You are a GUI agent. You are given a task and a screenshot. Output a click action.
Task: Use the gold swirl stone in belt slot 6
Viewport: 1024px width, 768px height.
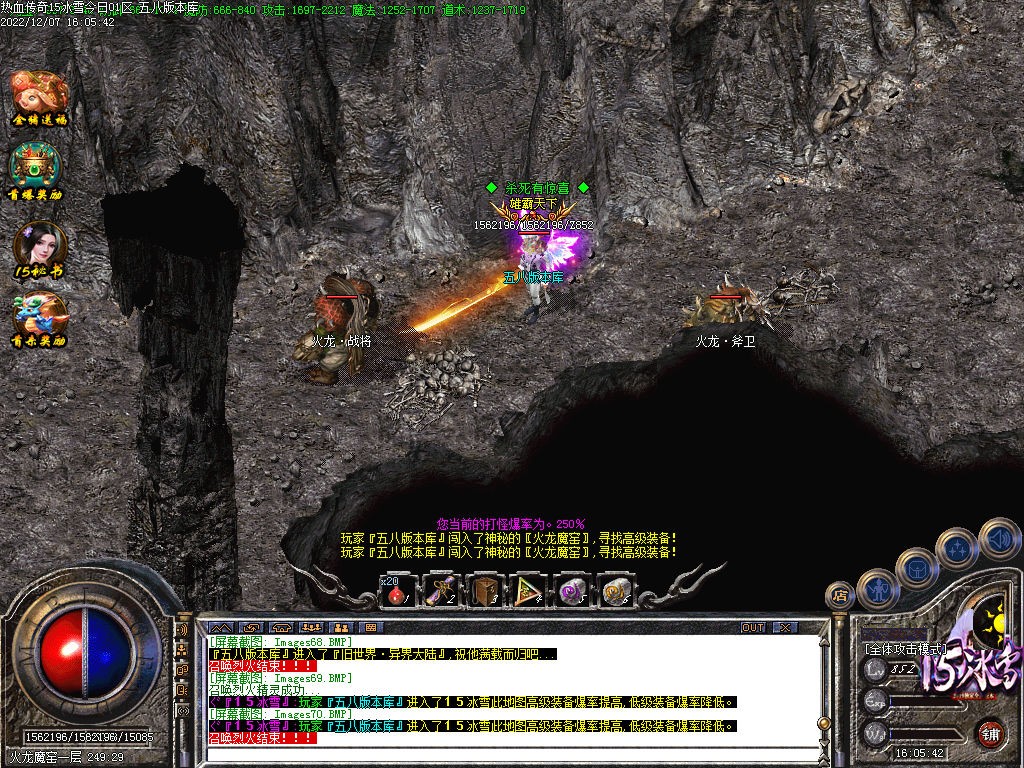[615, 591]
